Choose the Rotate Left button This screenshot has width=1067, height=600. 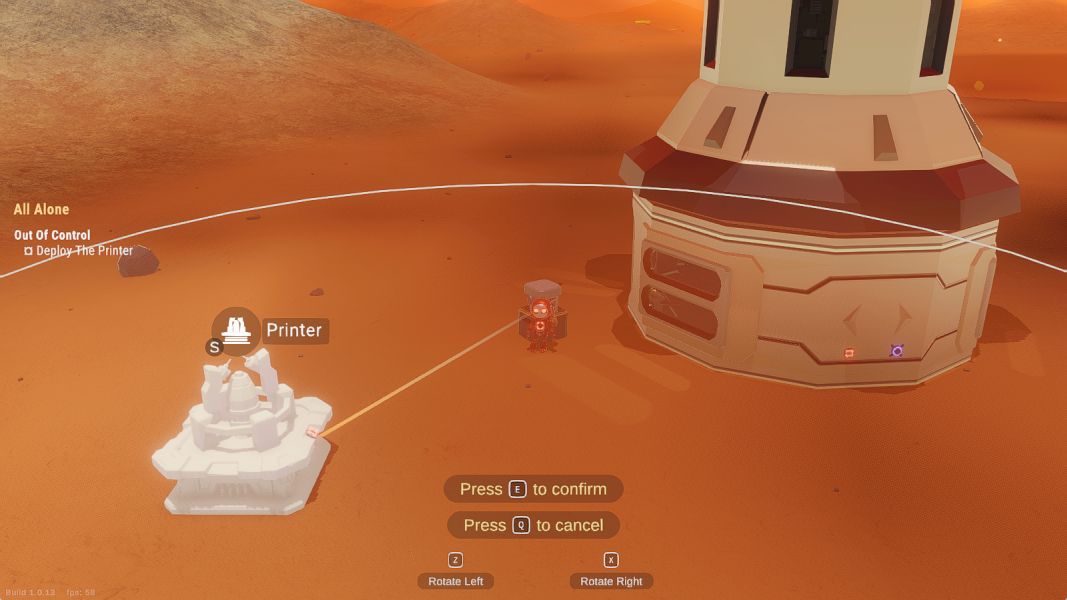pos(455,581)
